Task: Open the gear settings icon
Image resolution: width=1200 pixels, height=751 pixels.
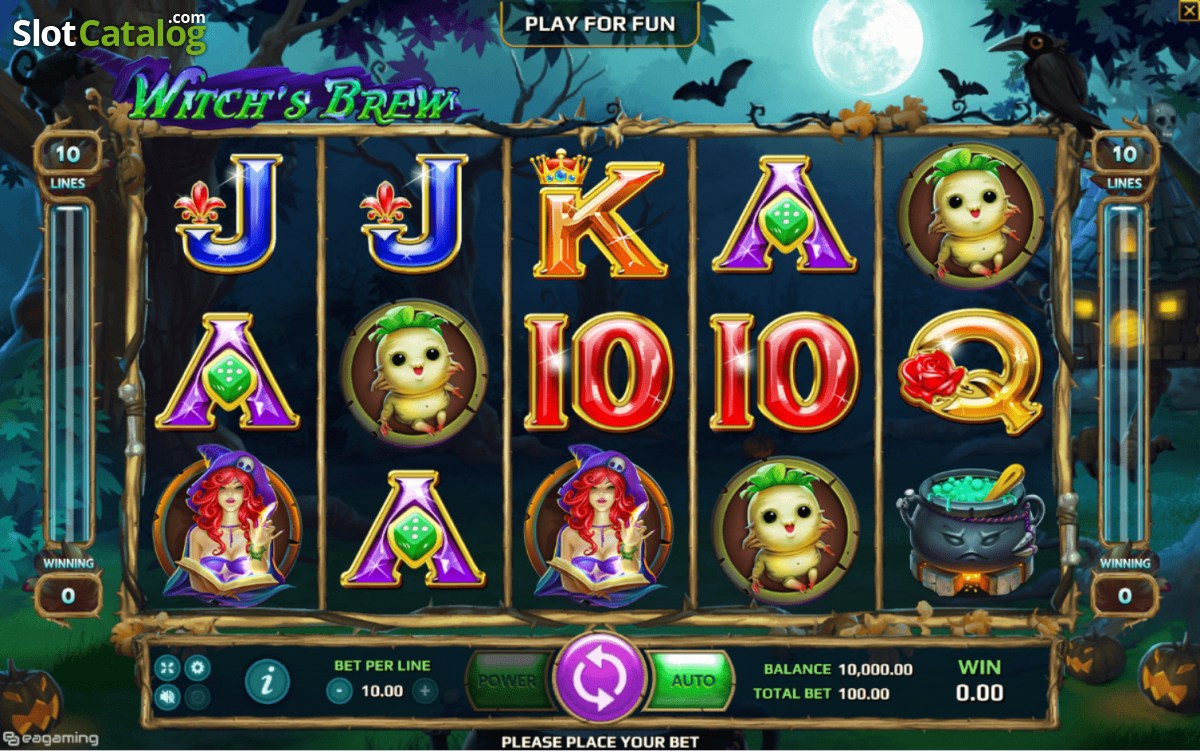Action: pyautogui.click(x=197, y=667)
